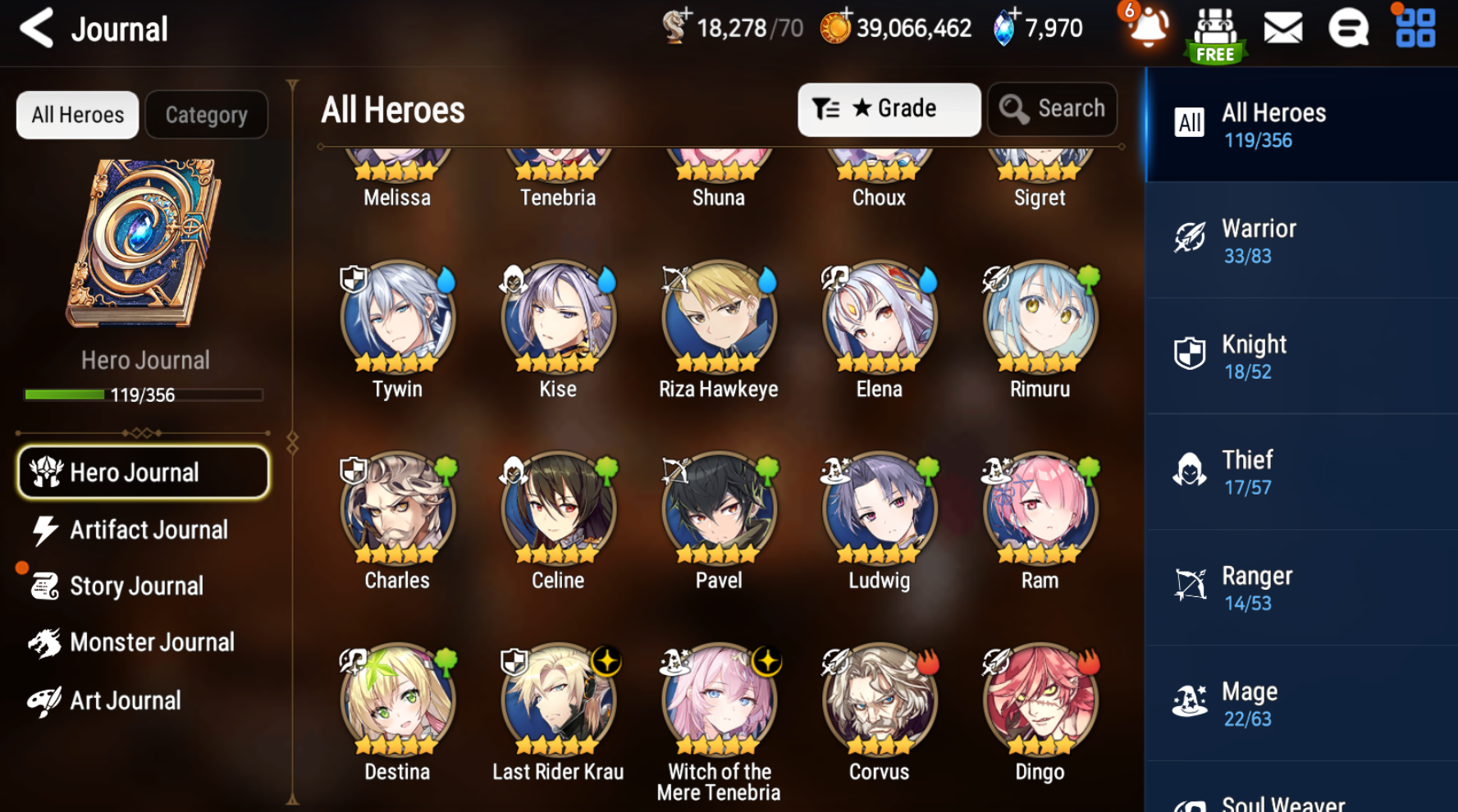Open the mailbox envelope icon
The image size is (1458, 812).
click(x=1282, y=30)
